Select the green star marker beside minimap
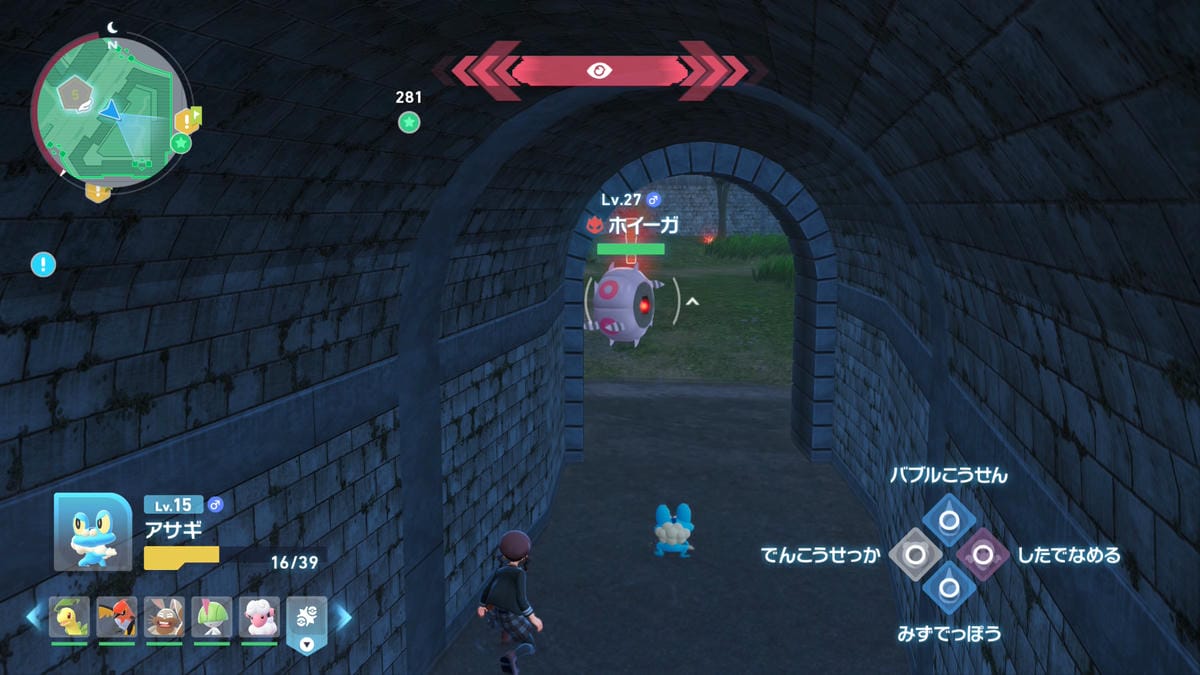 (181, 143)
